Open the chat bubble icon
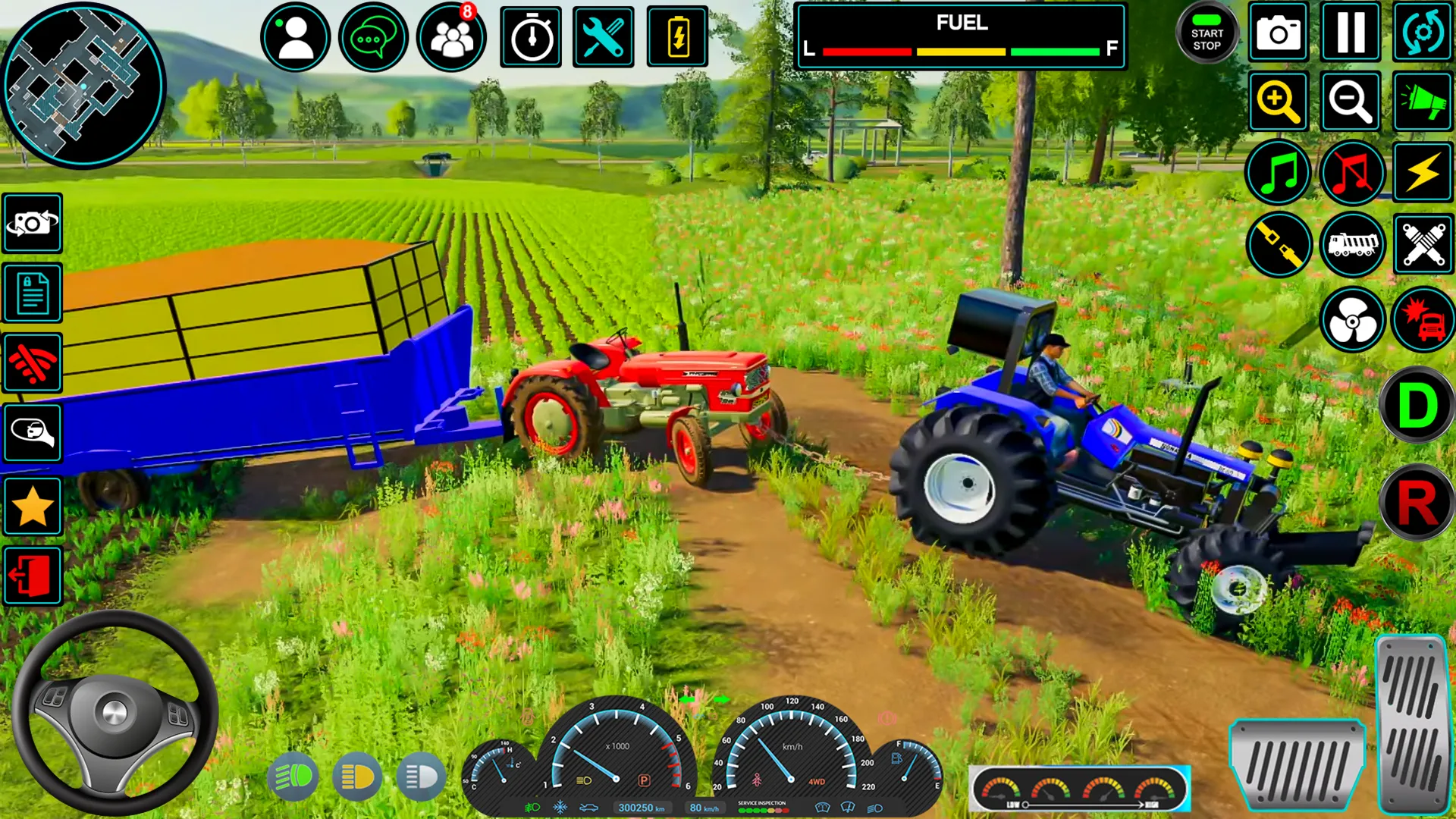This screenshot has width=1456, height=819. (x=373, y=37)
